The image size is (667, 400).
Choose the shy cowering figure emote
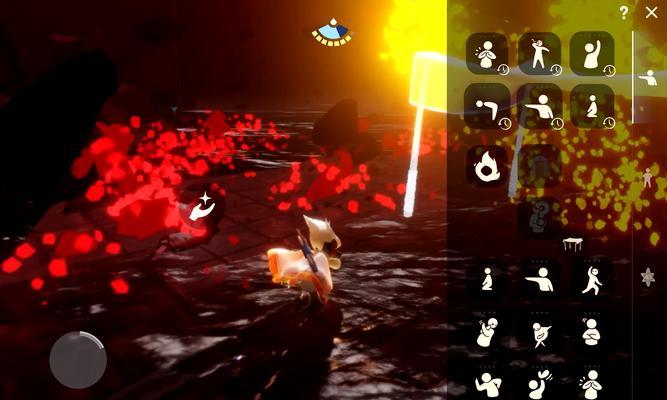click(487, 330)
